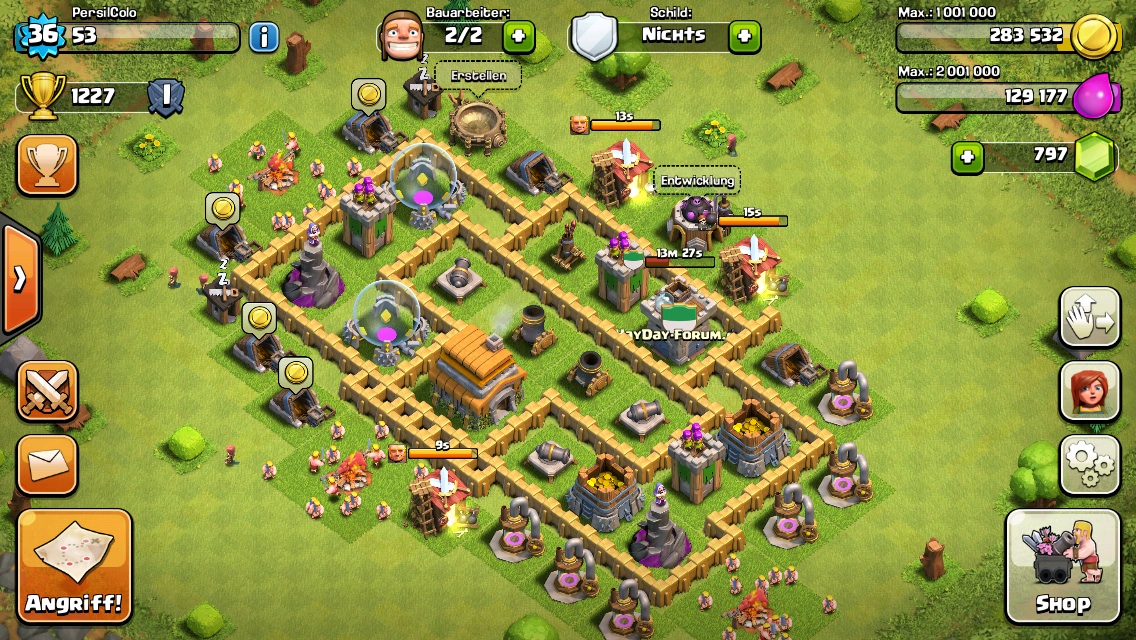
Task: Add a shield with the plus button
Action: pyautogui.click(x=743, y=36)
